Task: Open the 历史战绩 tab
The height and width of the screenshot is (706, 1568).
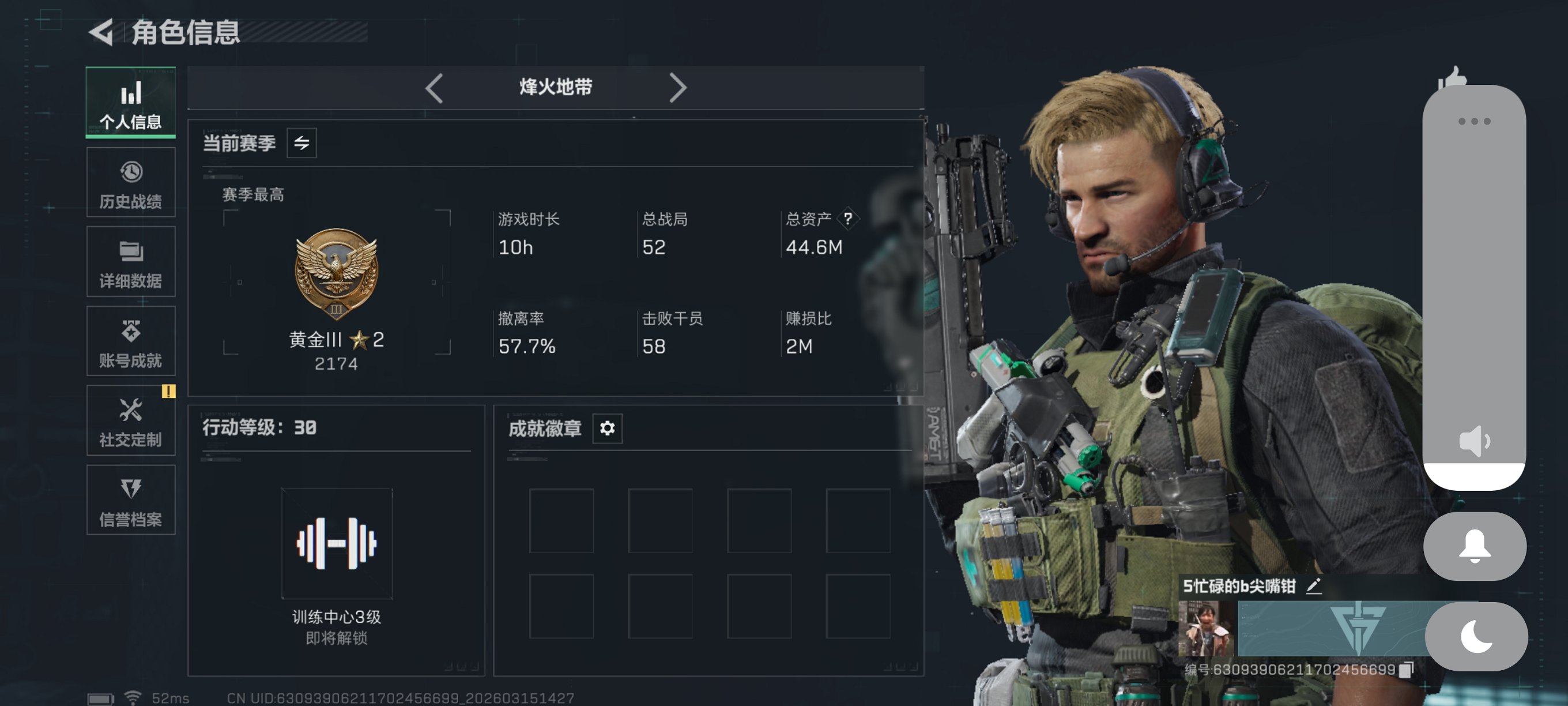Action: pyautogui.click(x=130, y=182)
